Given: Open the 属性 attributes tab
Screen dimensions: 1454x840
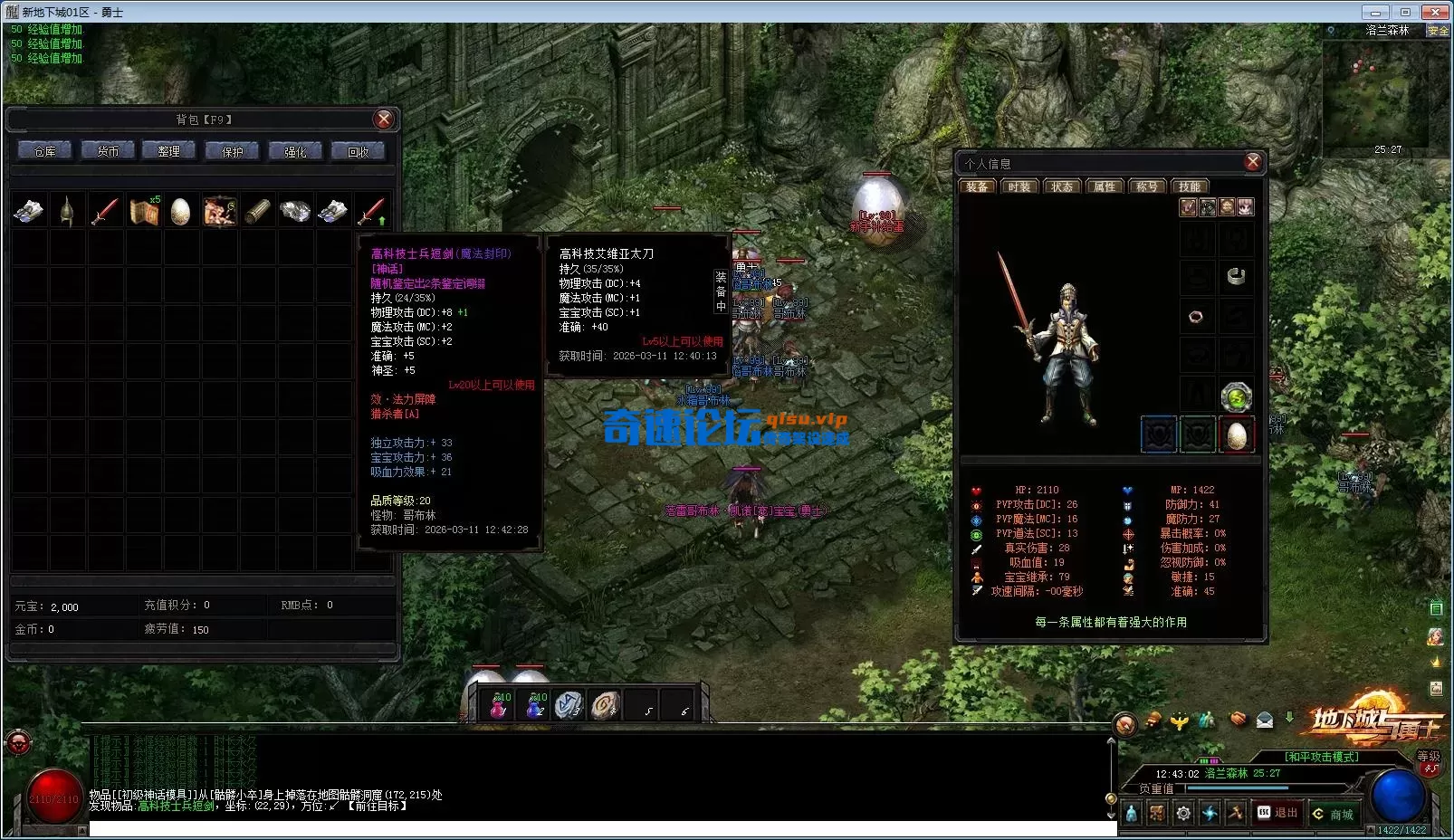Looking at the screenshot, I should 1105,186.
